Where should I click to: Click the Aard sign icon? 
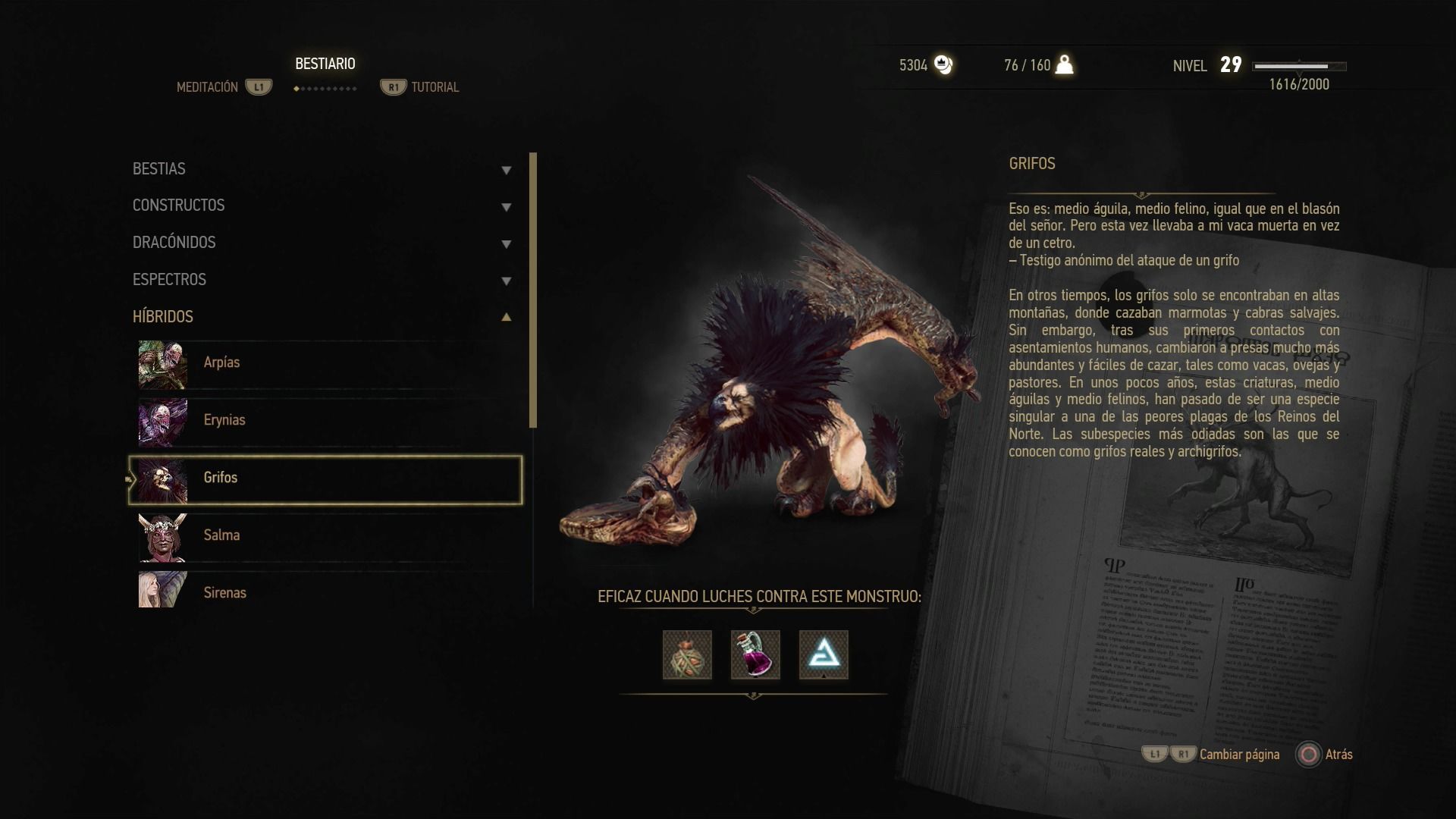click(824, 654)
